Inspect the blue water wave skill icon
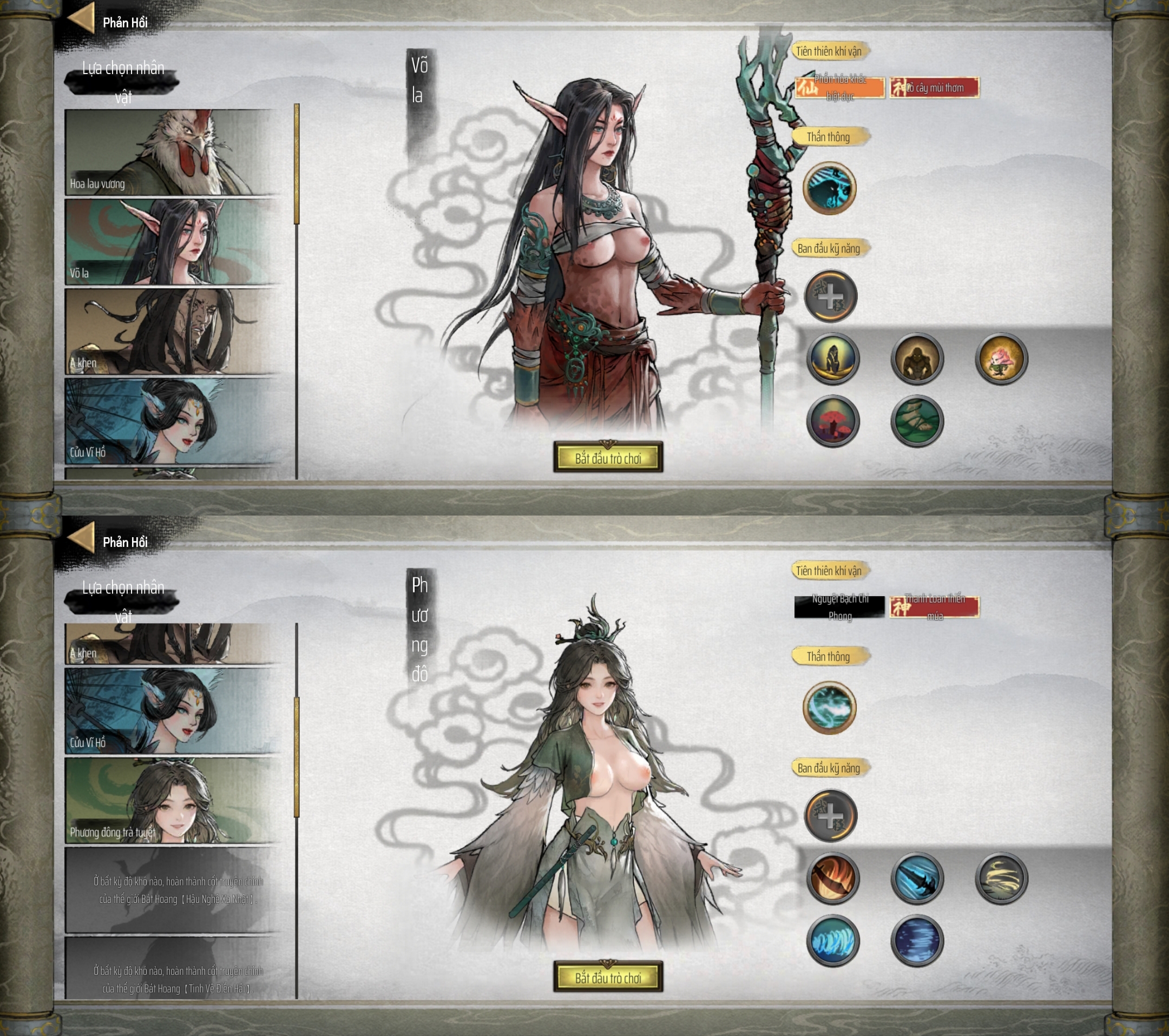This screenshot has height=1036, width=1169. click(x=833, y=941)
